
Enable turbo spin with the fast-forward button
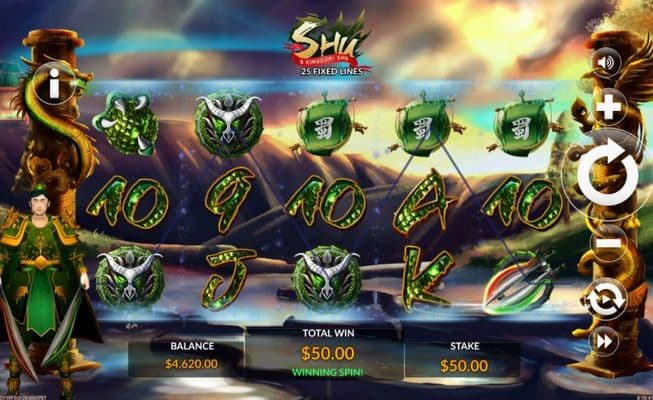pos(604,342)
